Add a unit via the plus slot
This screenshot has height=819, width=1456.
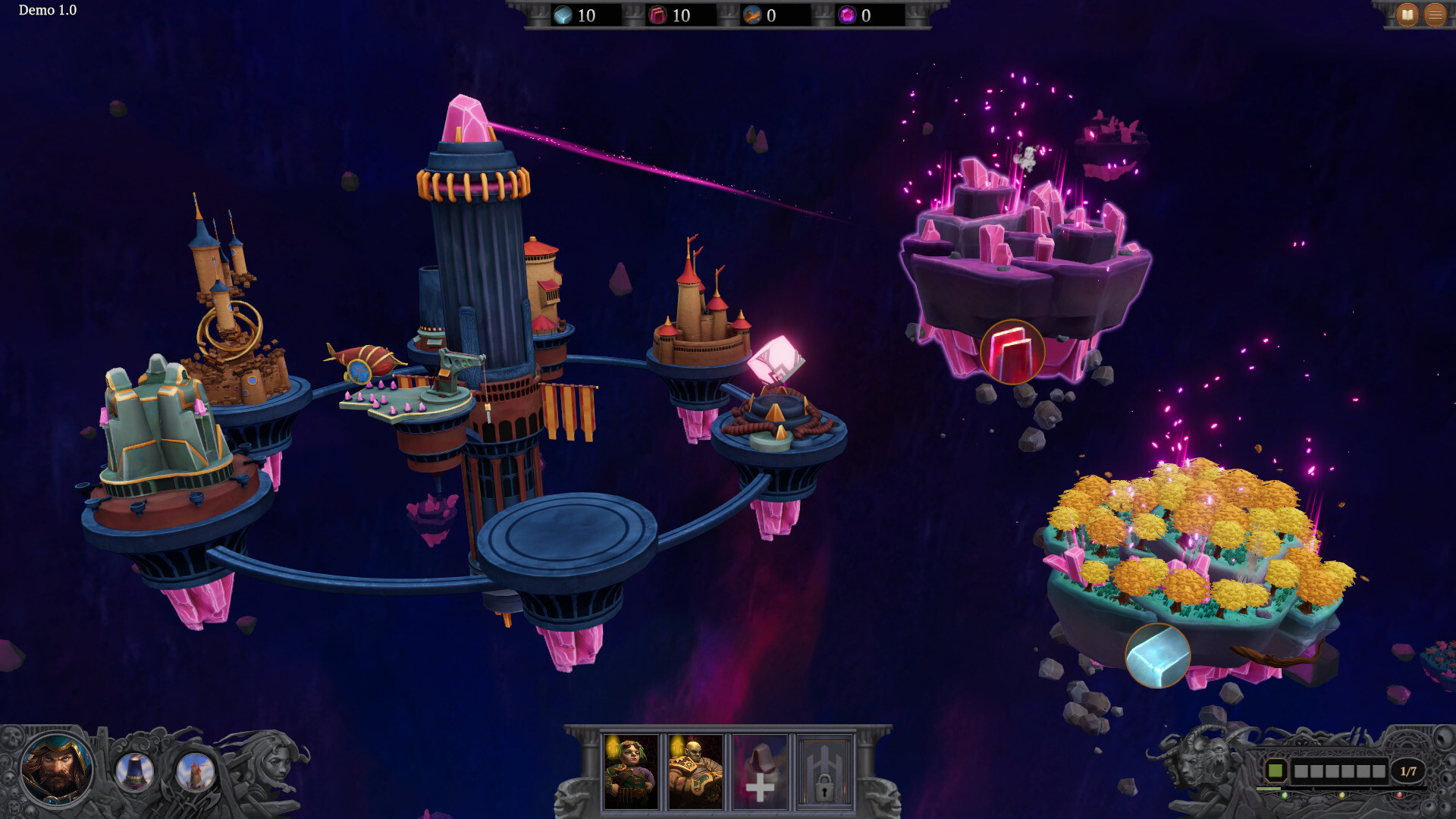click(x=760, y=772)
